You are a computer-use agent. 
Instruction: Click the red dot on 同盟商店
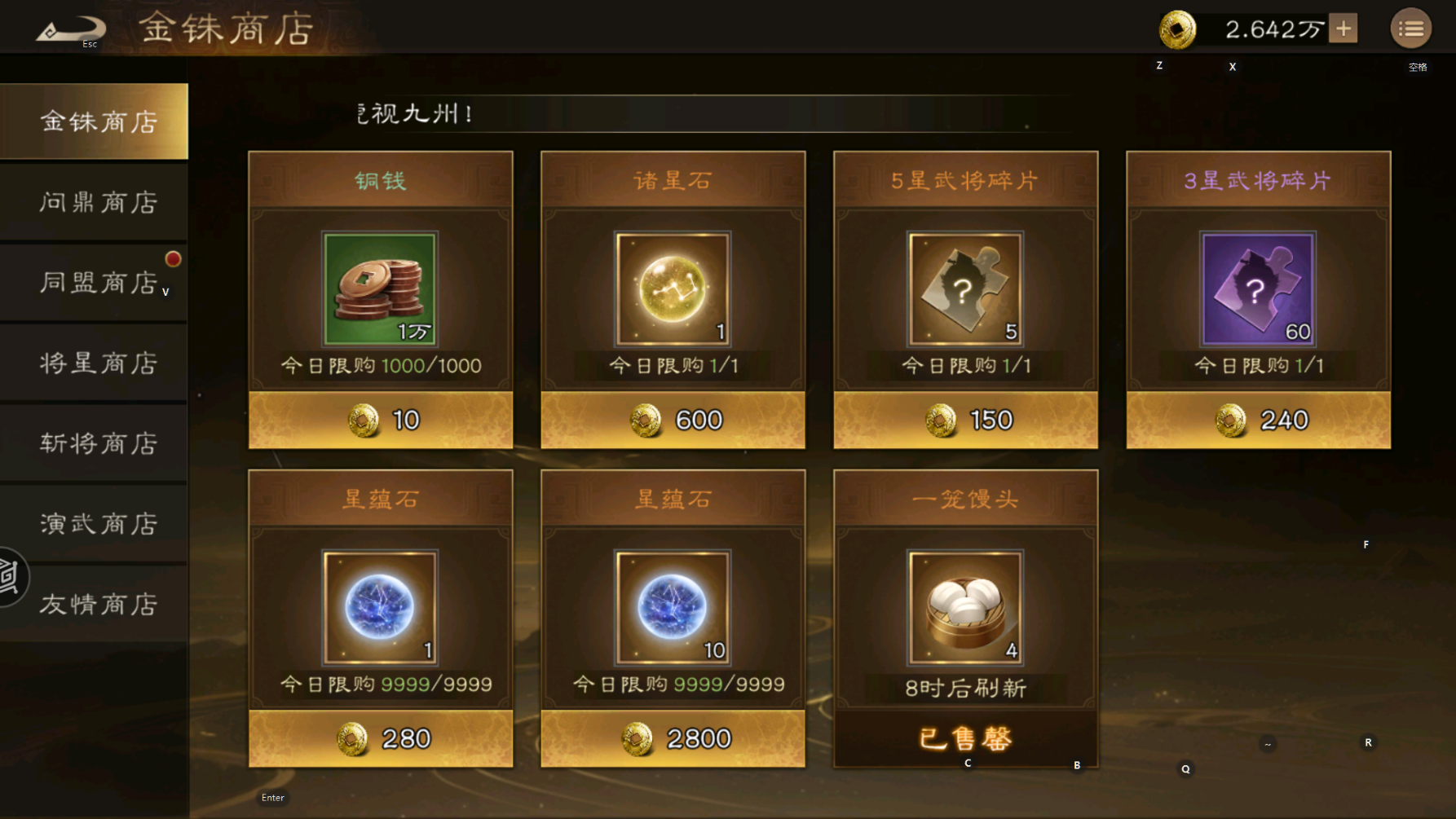[x=172, y=259]
